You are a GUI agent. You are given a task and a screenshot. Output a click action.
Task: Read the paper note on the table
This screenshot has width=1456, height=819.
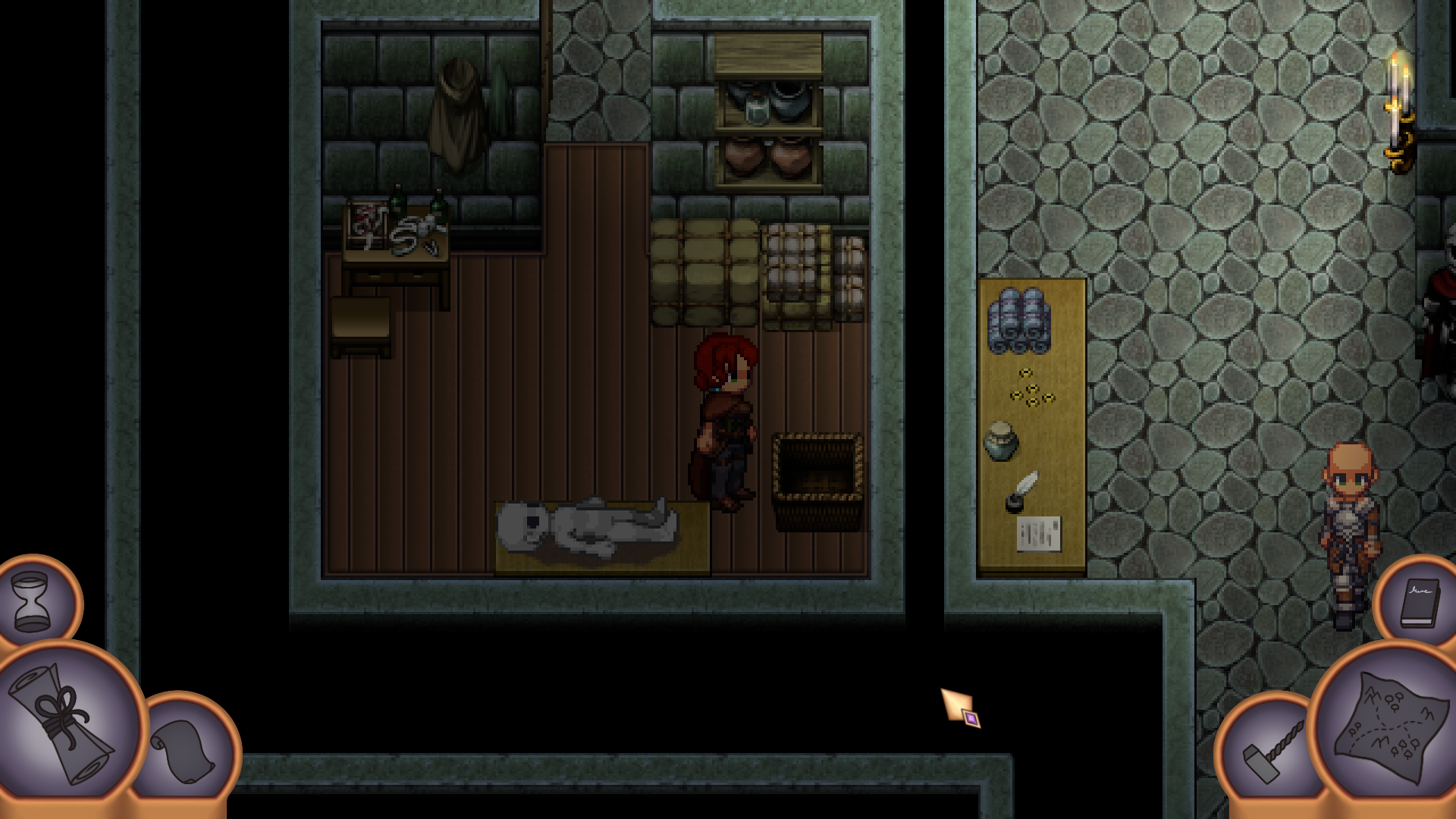click(x=1039, y=532)
